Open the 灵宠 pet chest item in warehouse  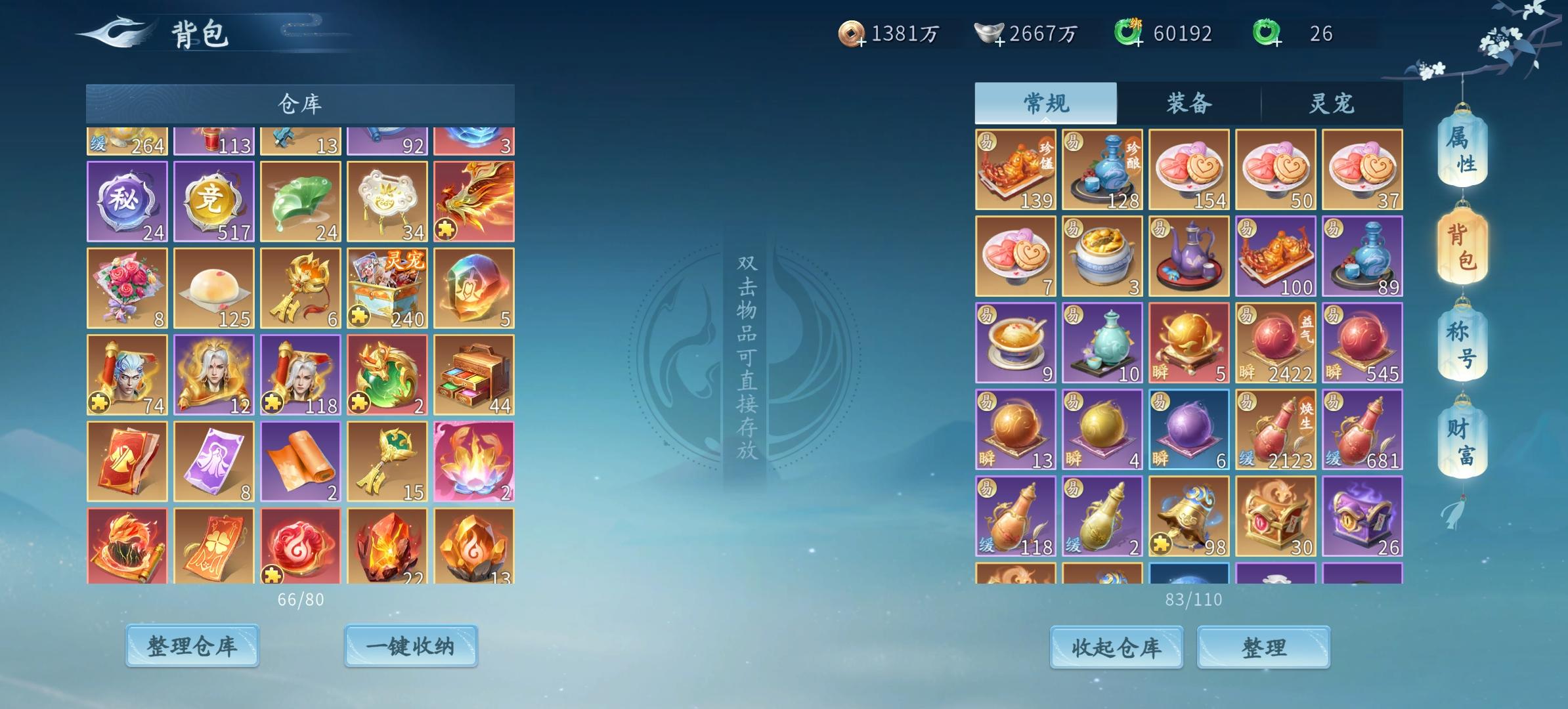tap(386, 287)
